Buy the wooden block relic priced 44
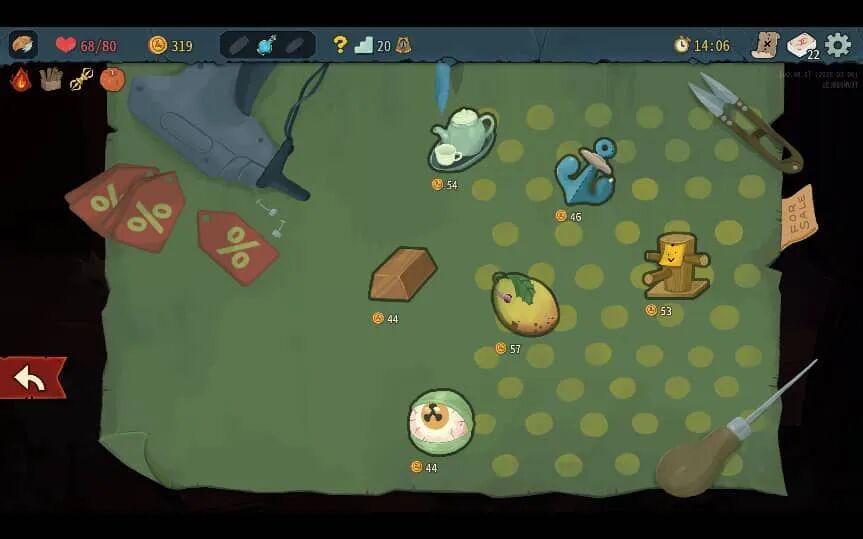The image size is (863, 539). tap(402, 274)
